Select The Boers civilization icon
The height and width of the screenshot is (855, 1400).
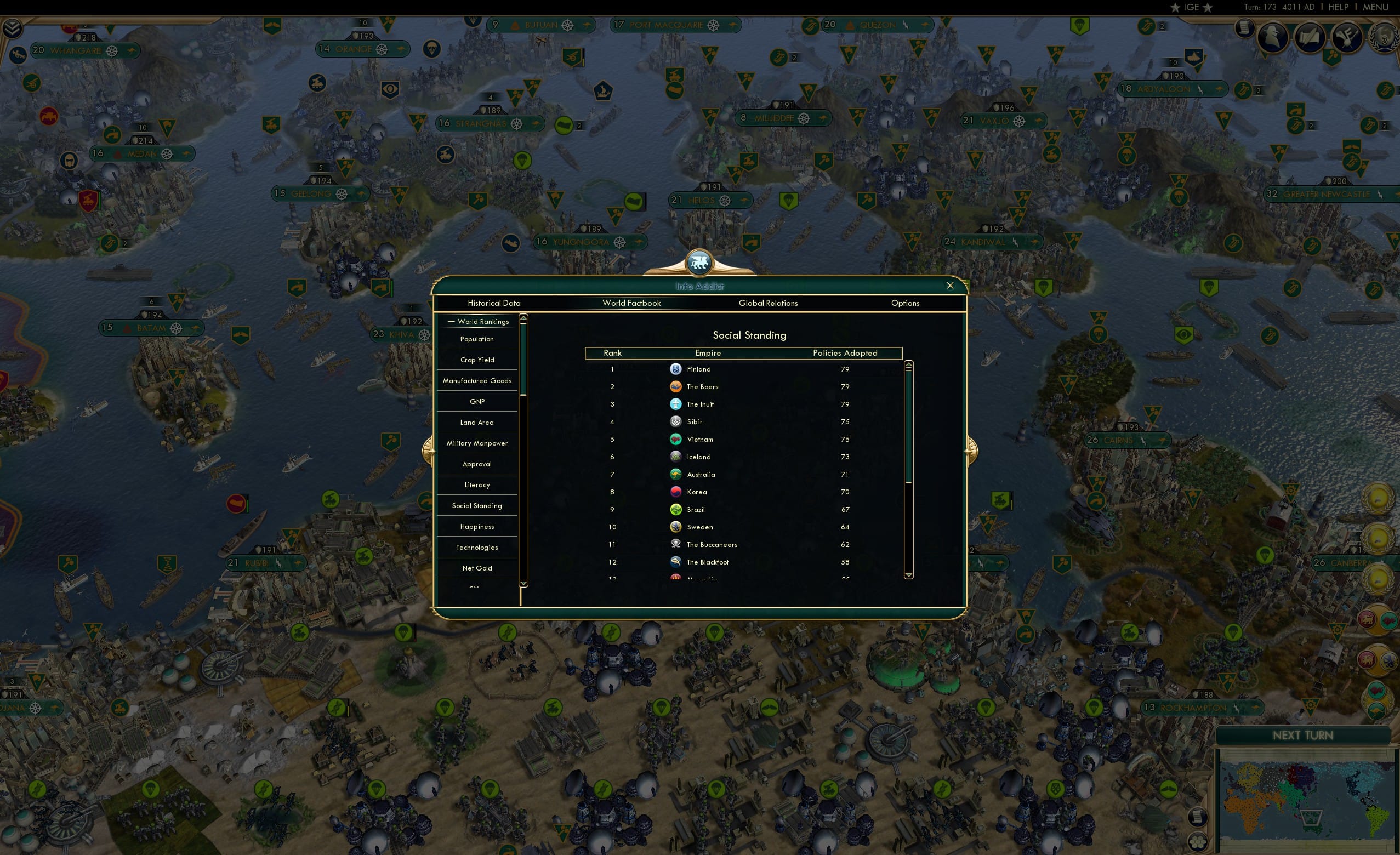(x=675, y=386)
